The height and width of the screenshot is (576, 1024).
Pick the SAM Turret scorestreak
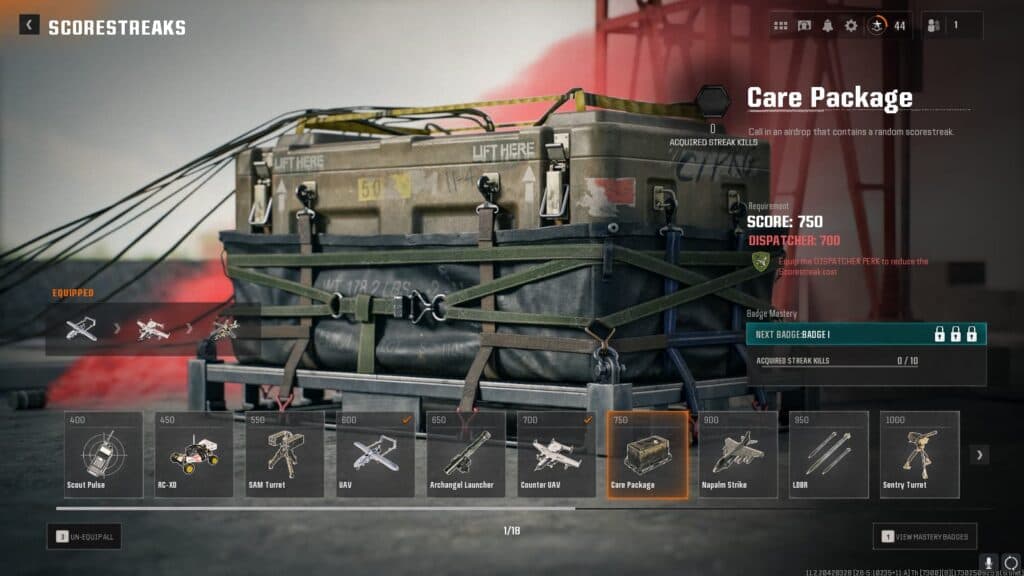coord(285,454)
